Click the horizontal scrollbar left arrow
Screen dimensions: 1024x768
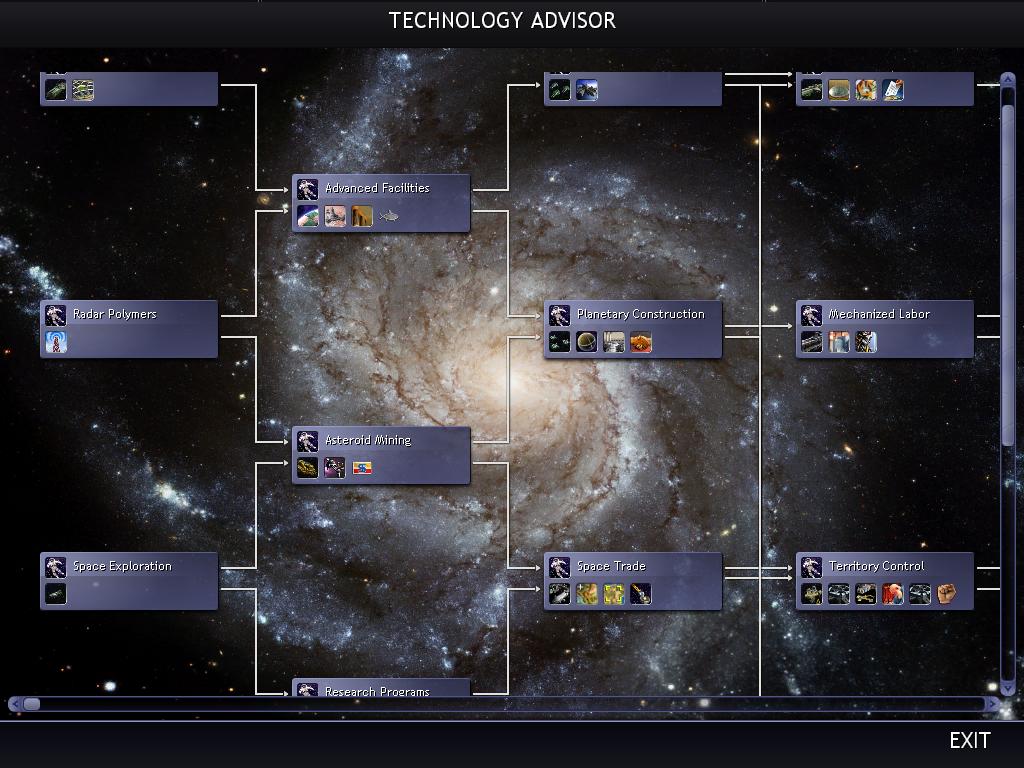(x=15, y=704)
